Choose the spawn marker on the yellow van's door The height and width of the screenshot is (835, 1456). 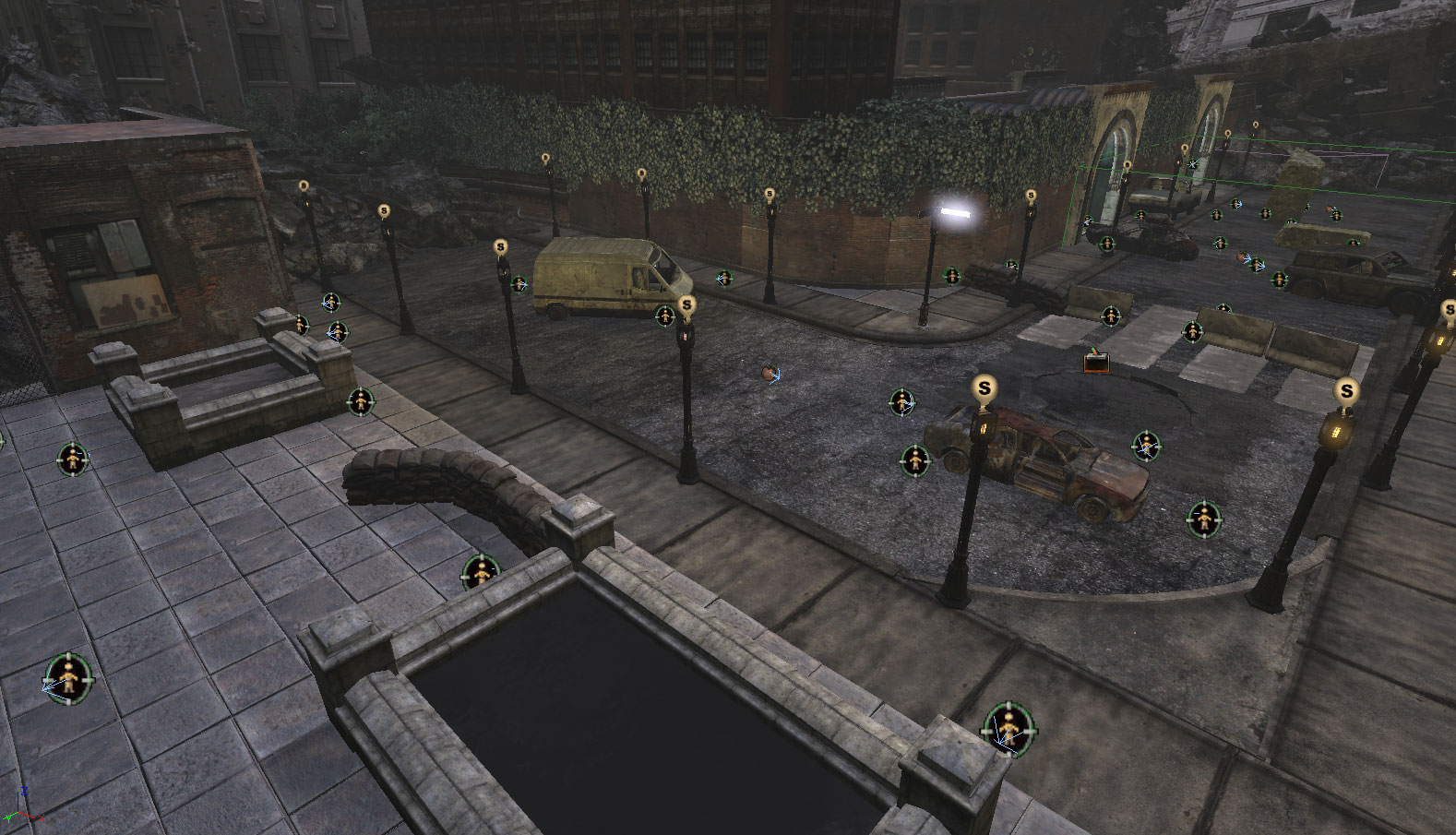point(664,316)
